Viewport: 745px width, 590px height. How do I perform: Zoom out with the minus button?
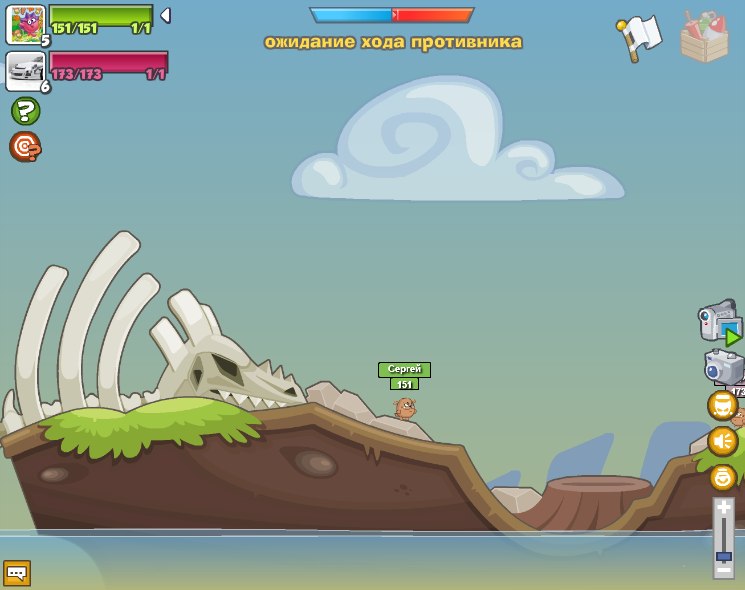point(723,569)
